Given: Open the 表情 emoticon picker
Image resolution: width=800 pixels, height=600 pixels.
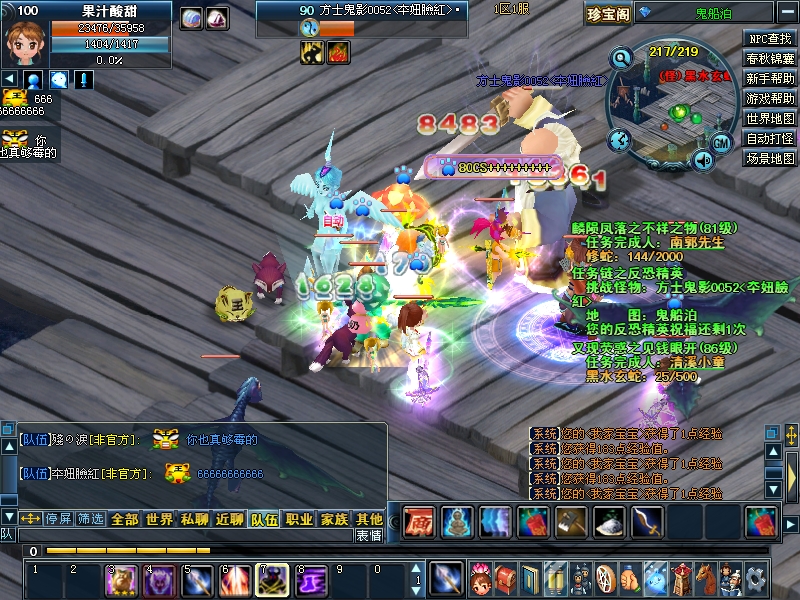Looking at the screenshot, I should click(x=368, y=536).
